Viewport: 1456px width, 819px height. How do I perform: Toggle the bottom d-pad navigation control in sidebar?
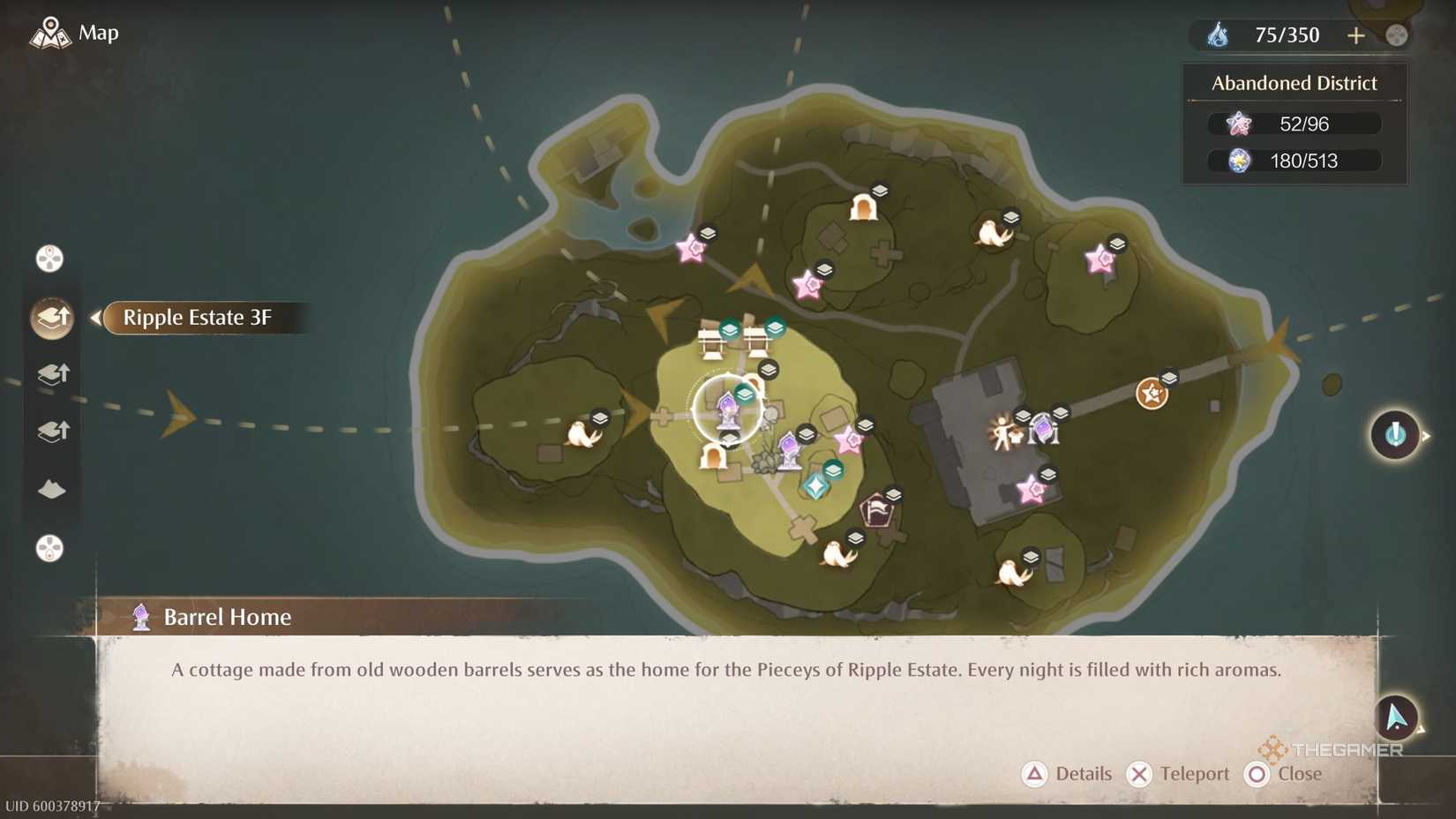pos(50,549)
